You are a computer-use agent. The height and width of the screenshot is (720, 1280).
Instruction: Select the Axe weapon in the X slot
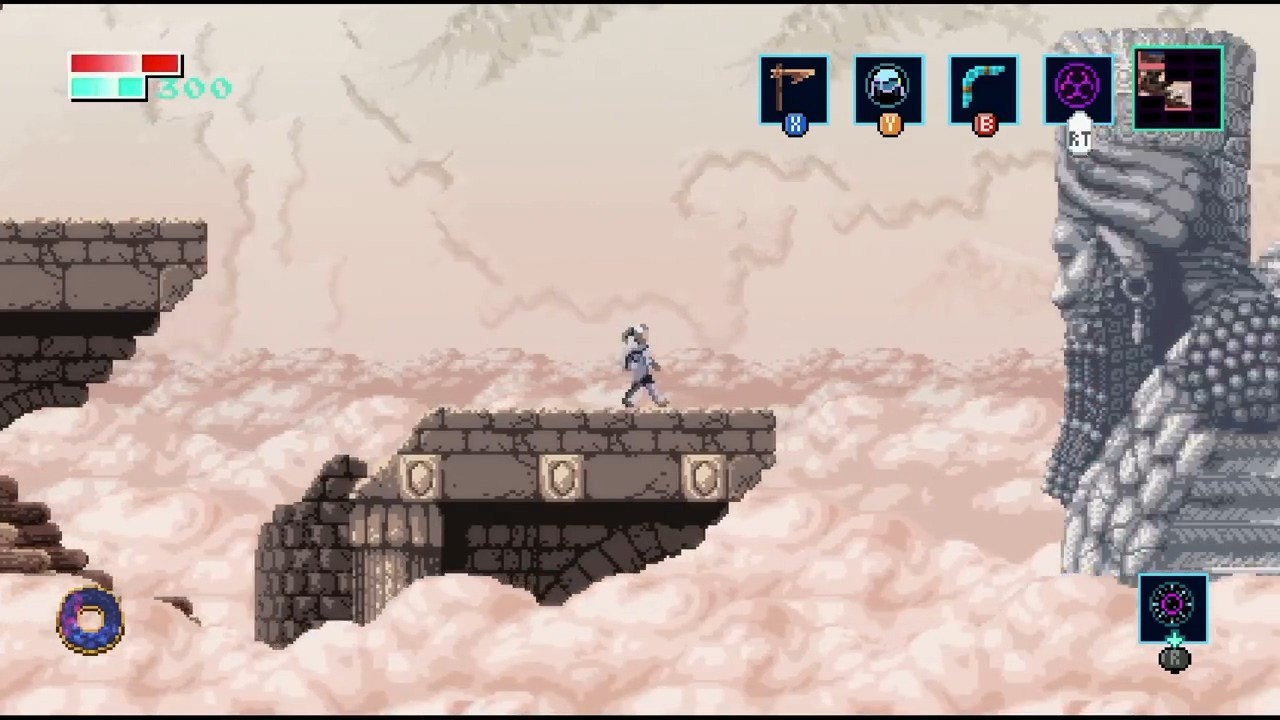(794, 88)
